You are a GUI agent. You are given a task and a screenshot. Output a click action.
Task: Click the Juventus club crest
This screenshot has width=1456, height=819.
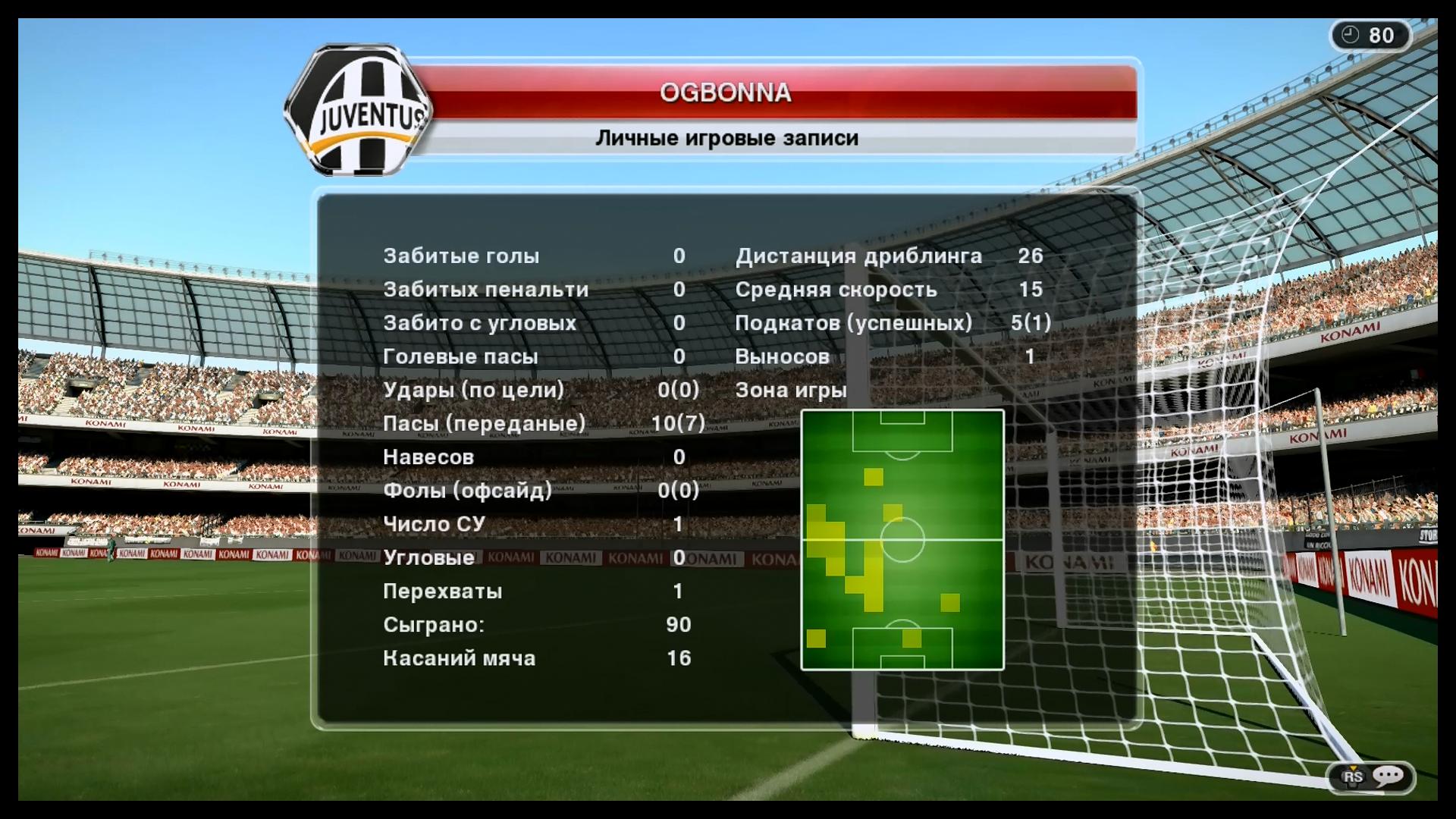(358, 111)
